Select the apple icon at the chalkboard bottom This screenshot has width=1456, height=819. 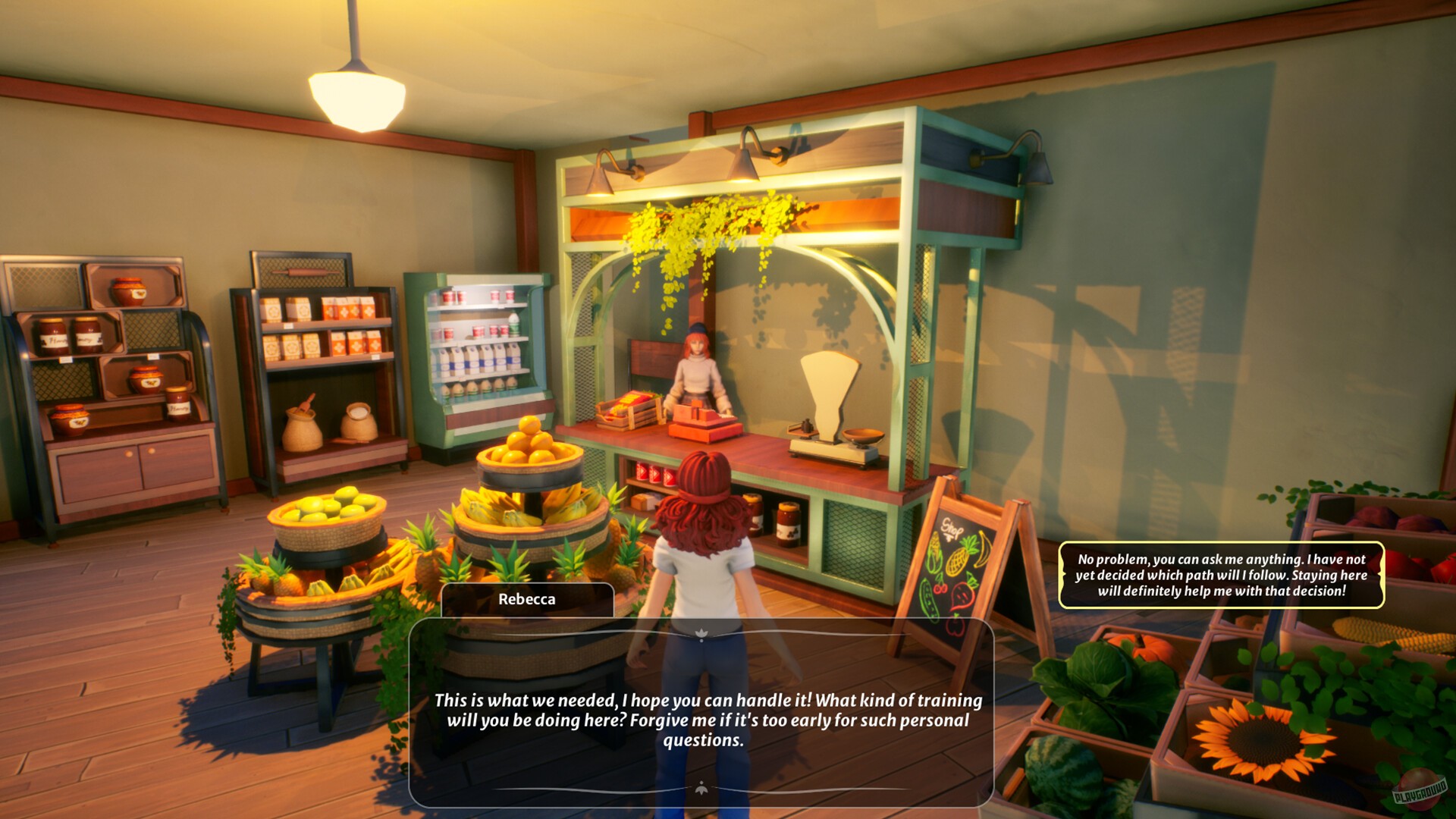955,626
